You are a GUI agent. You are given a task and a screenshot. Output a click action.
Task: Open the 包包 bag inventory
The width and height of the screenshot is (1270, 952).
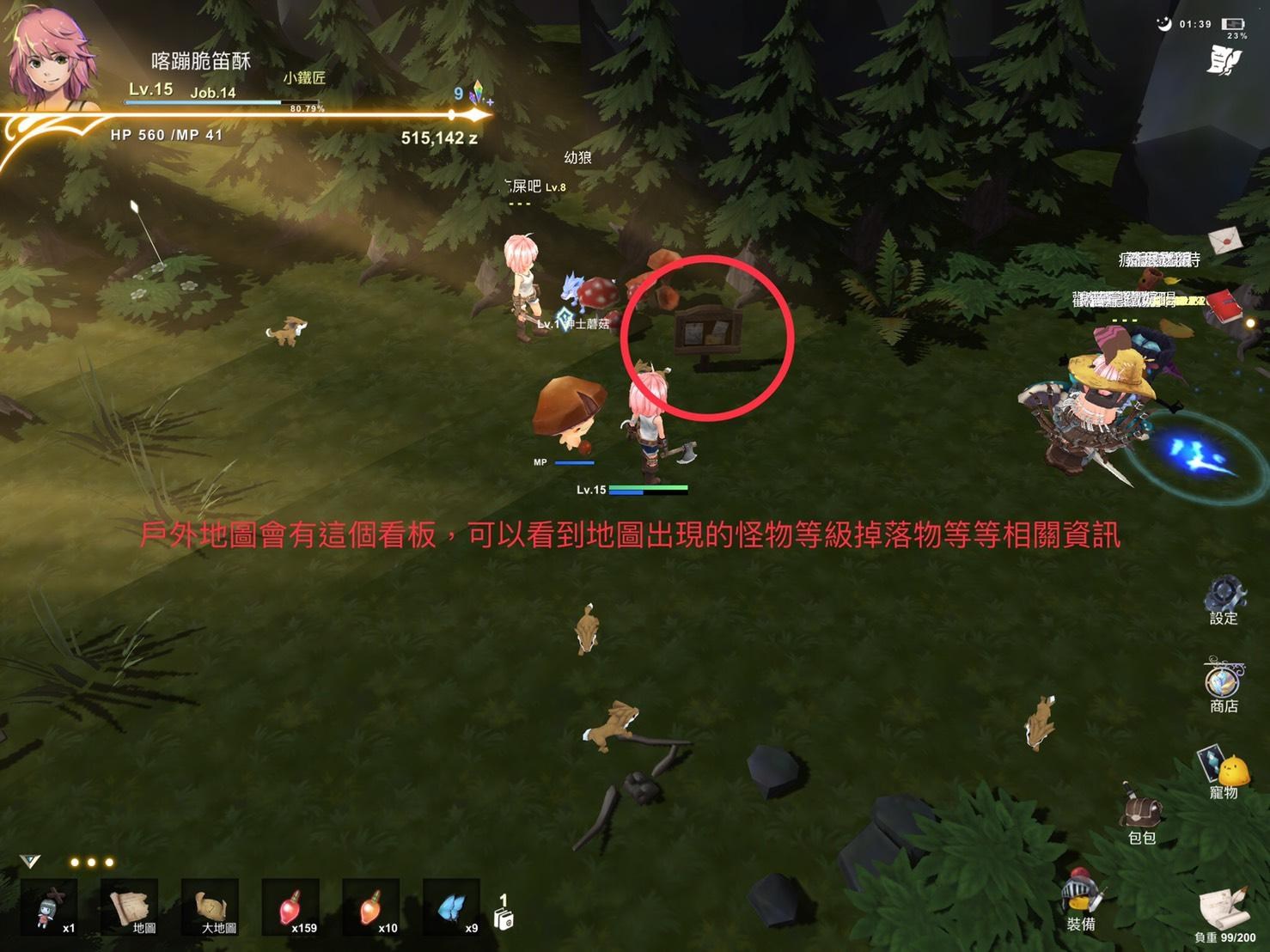coord(1140,810)
